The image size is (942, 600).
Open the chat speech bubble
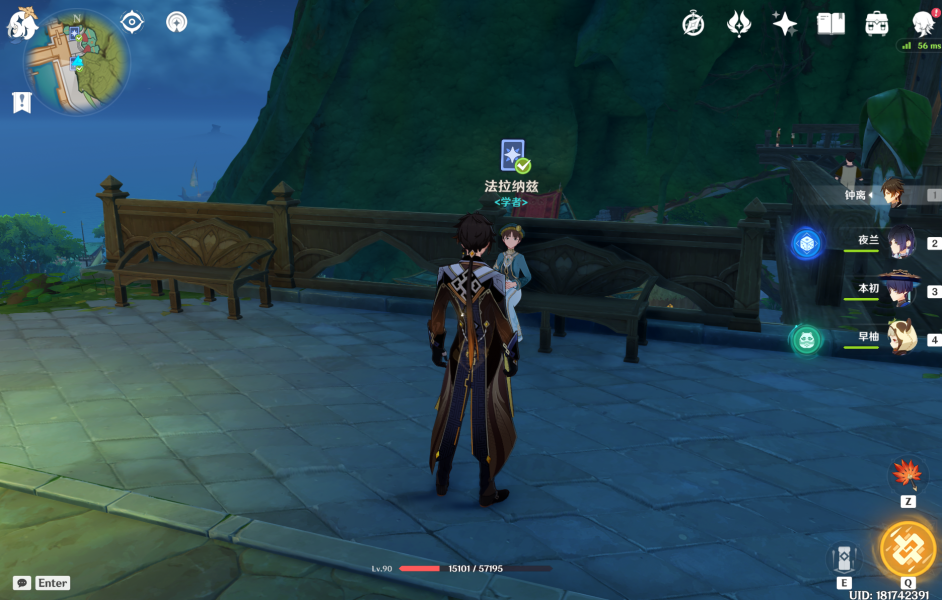click(22, 583)
